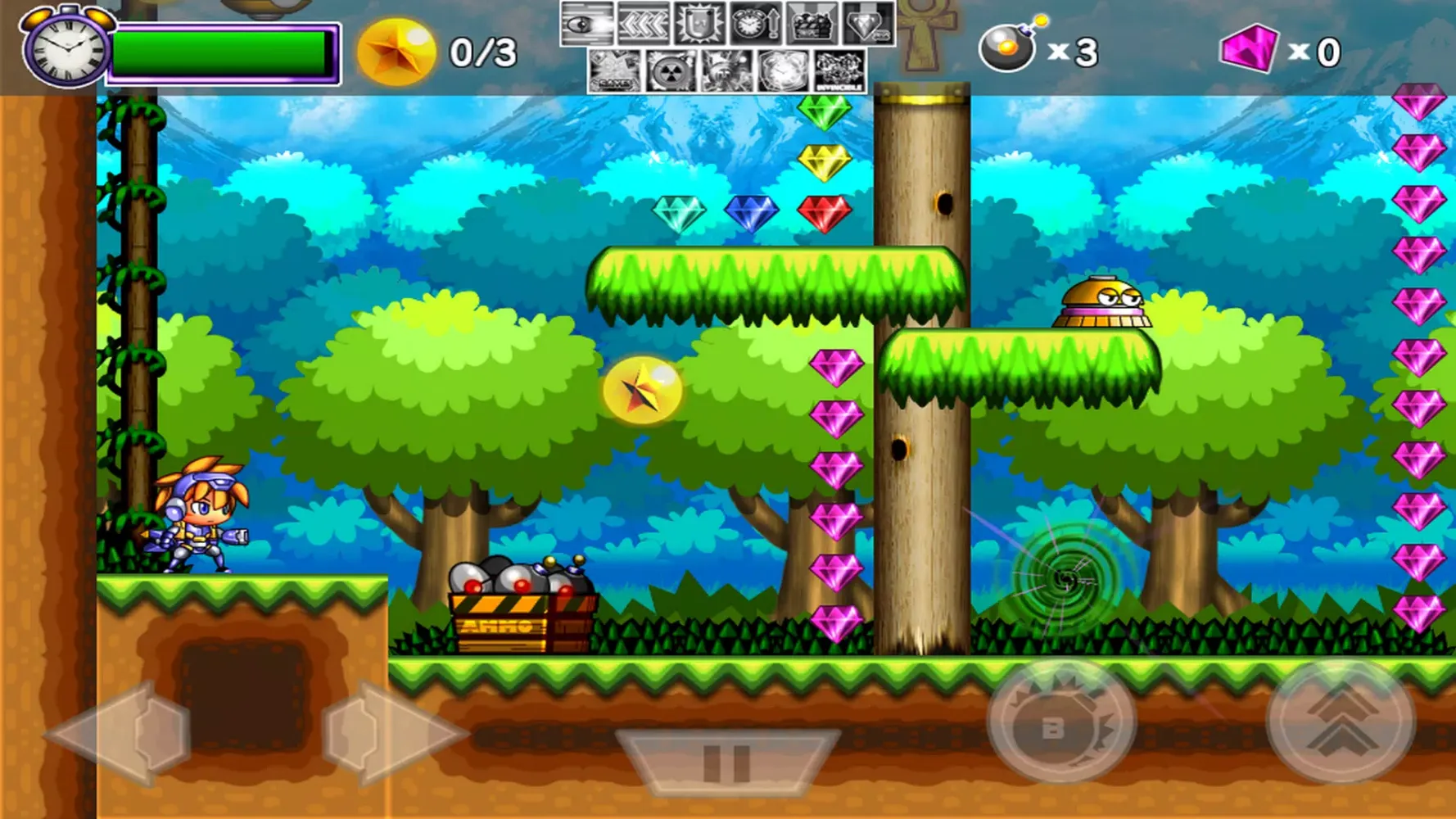The image size is (1456, 819).
Task: Select the ammo crate power-up icon
Action: click(811, 25)
